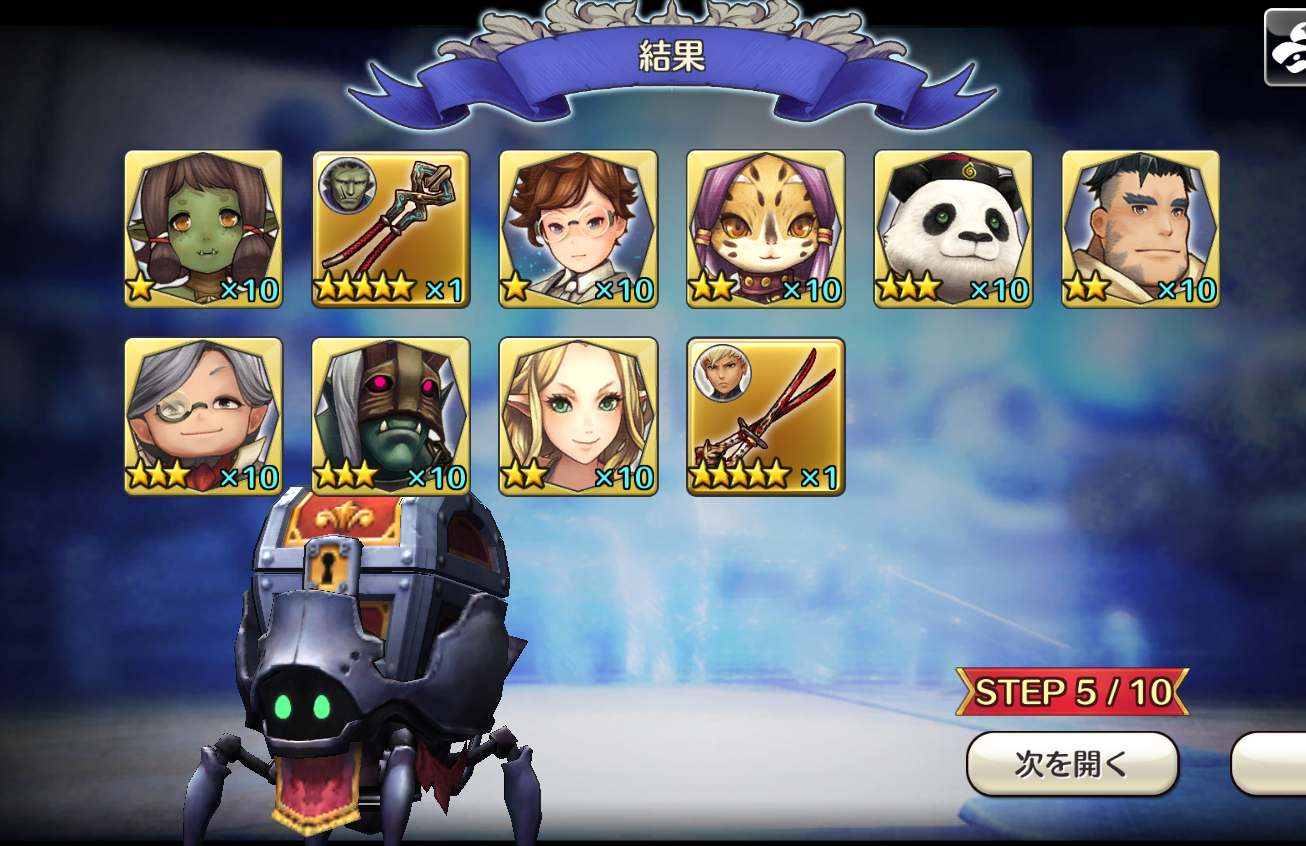Tap the five-star staff weapon reward
Image resolution: width=1306 pixels, height=846 pixels.
[x=391, y=229]
